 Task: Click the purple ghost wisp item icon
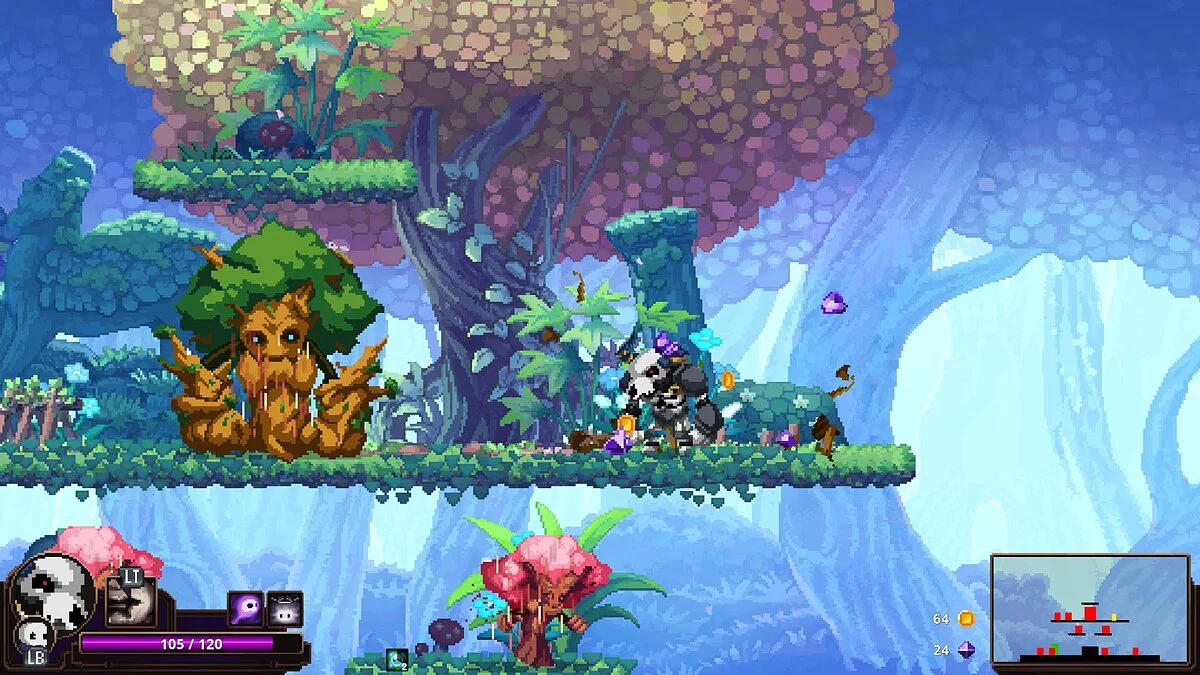246,608
